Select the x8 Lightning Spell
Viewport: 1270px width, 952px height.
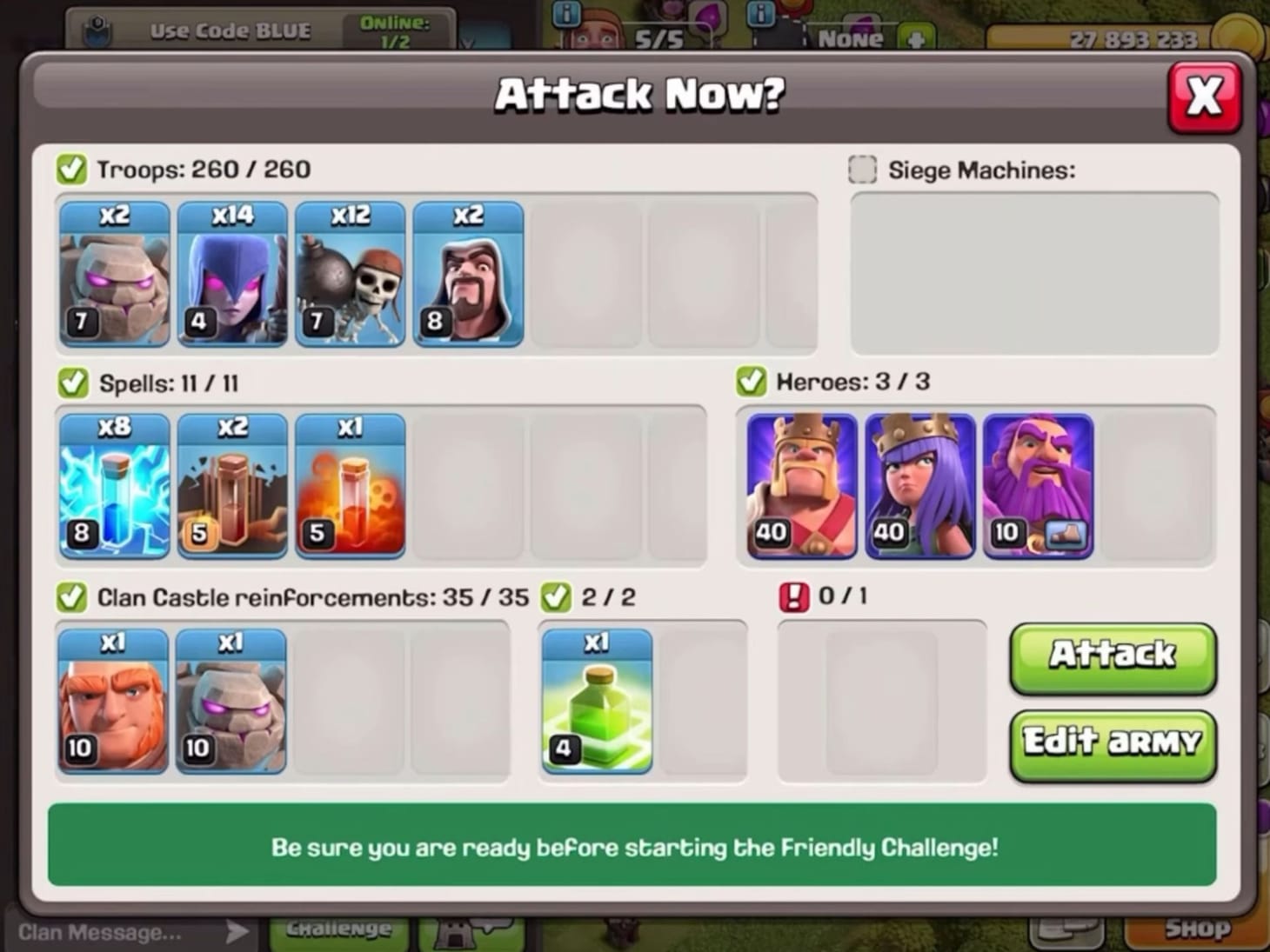point(113,487)
